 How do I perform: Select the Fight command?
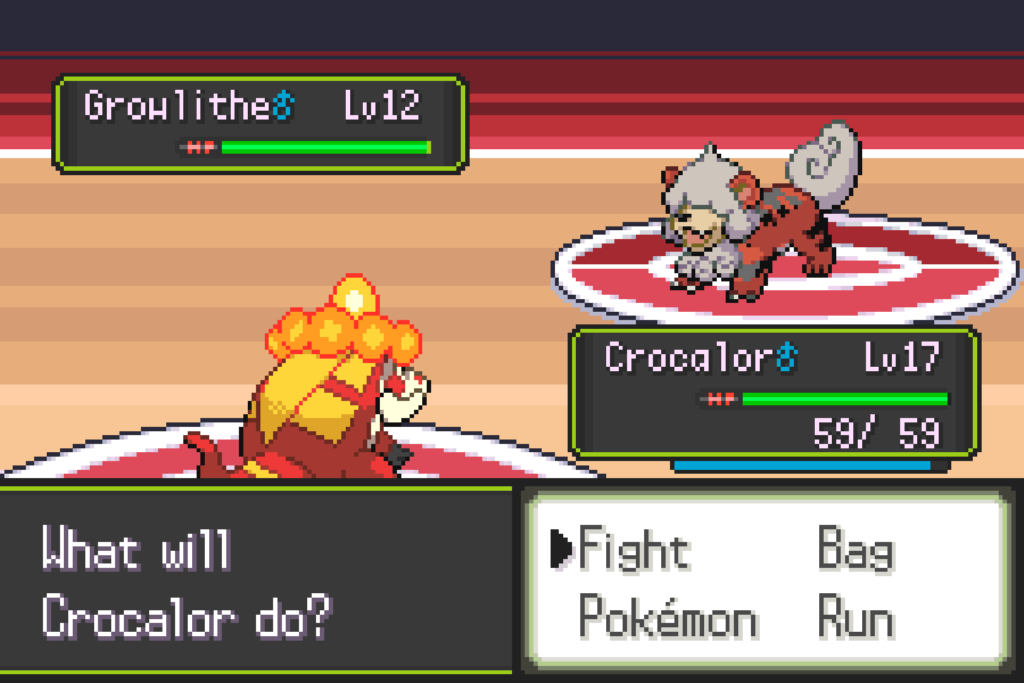click(x=634, y=550)
